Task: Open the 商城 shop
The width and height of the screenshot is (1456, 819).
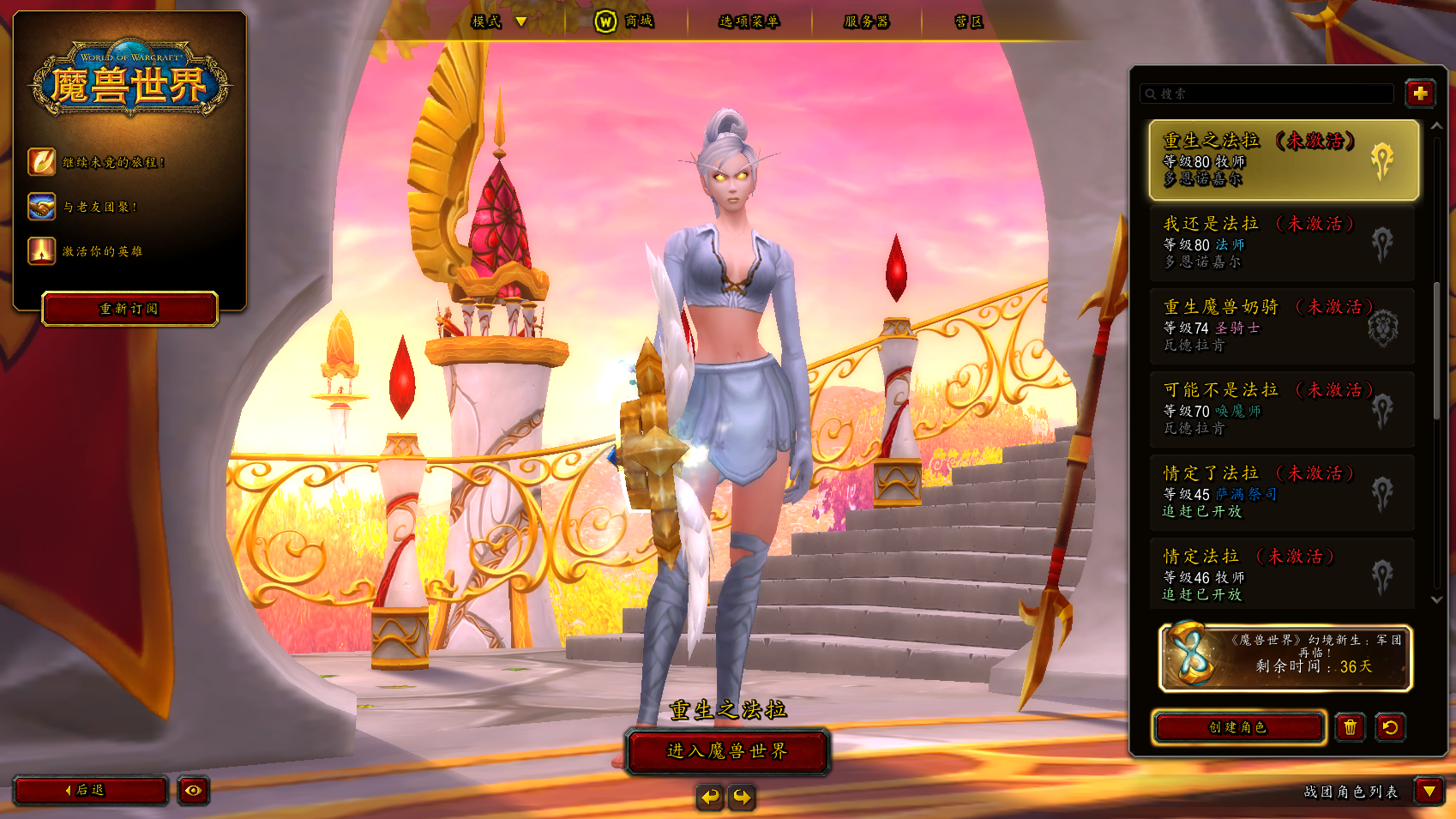Action: click(x=627, y=21)
